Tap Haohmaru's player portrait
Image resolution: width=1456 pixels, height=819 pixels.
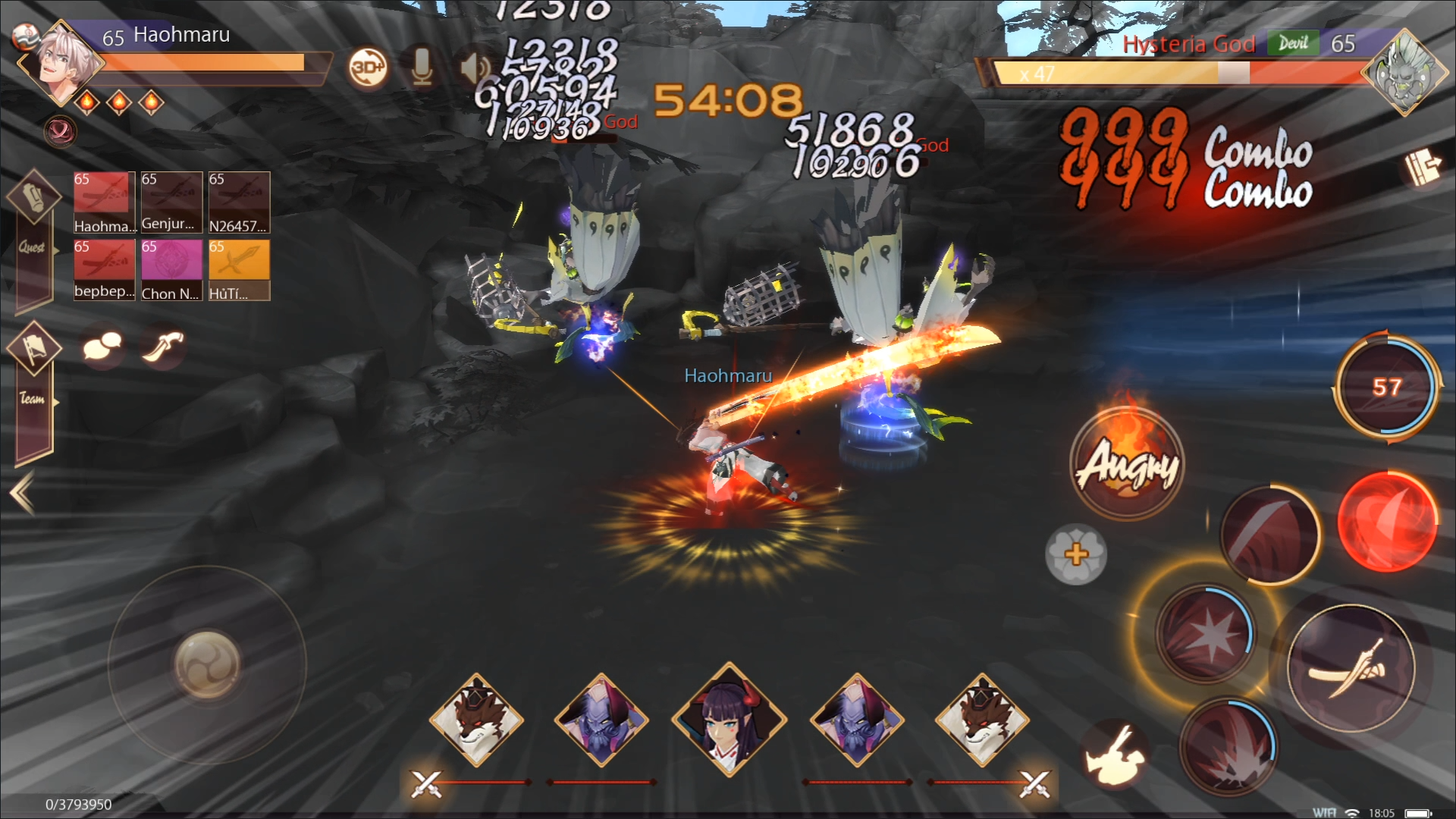pyautogui.click(x=61, y=62)
